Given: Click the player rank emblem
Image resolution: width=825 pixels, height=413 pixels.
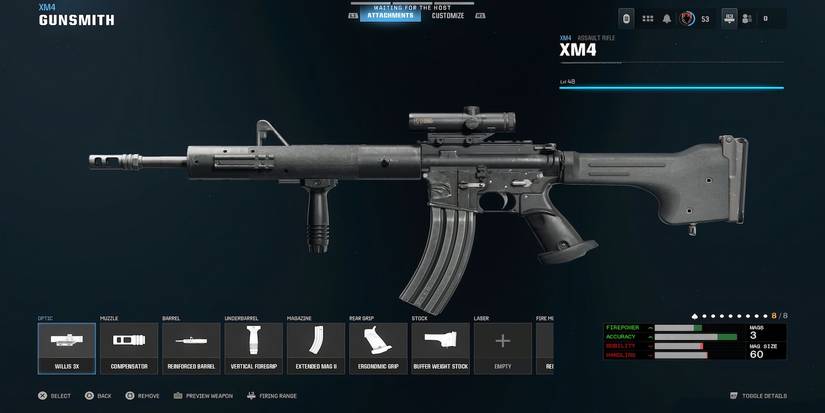Looking at the screenshot, I should pyautogui.click(x=687, y=19).
